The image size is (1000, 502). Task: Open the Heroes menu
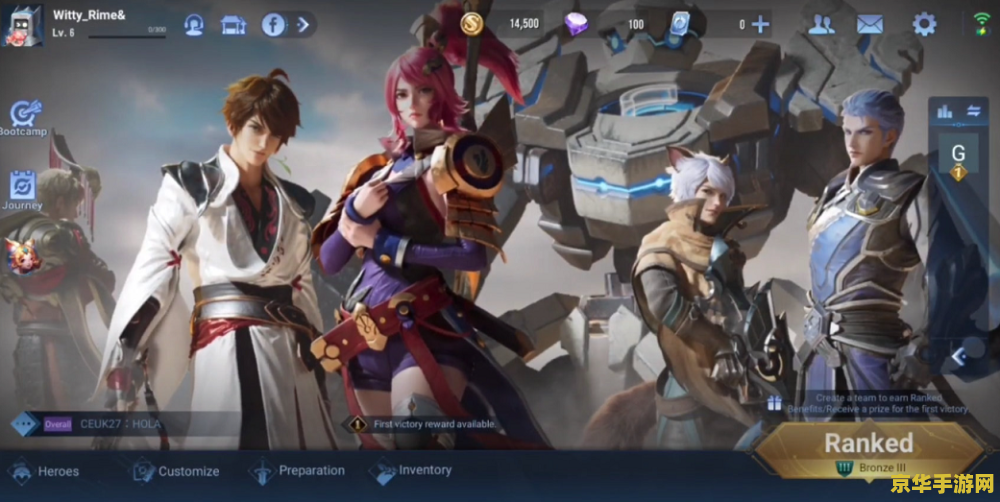pyautogui.click(x=45, y=471)
